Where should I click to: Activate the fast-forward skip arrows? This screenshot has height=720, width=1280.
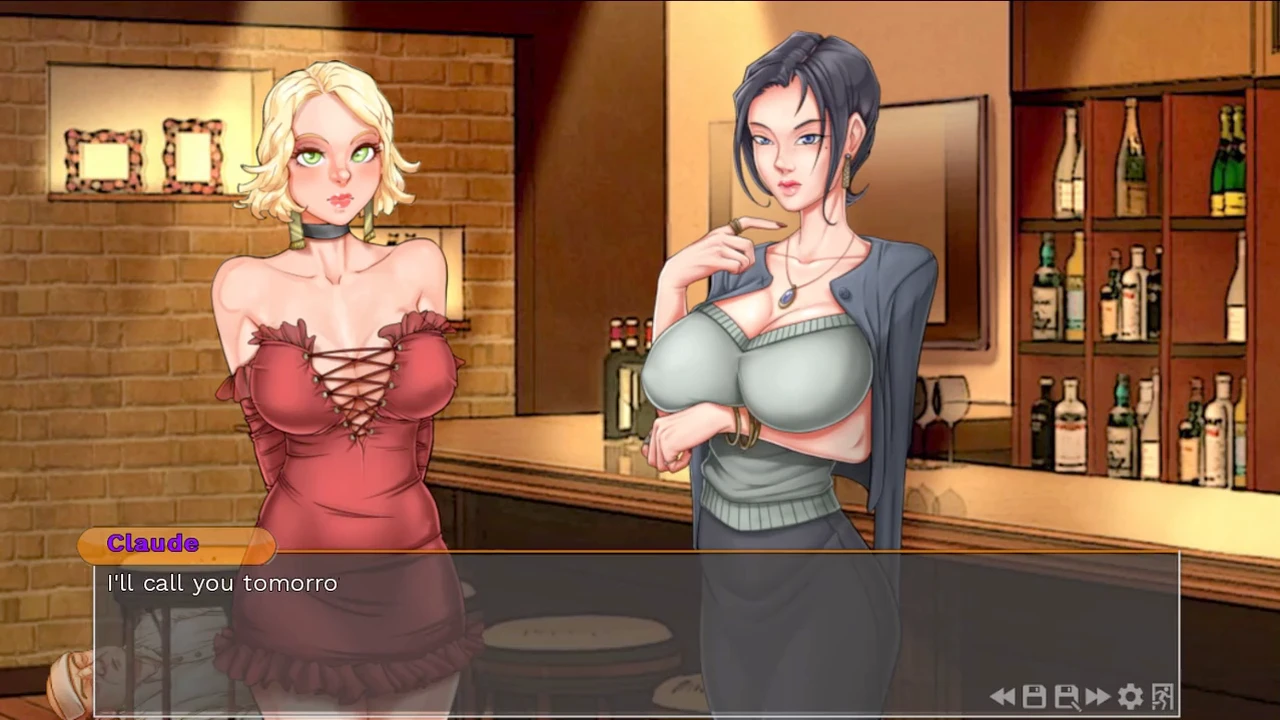click(x=1098, y=697)
